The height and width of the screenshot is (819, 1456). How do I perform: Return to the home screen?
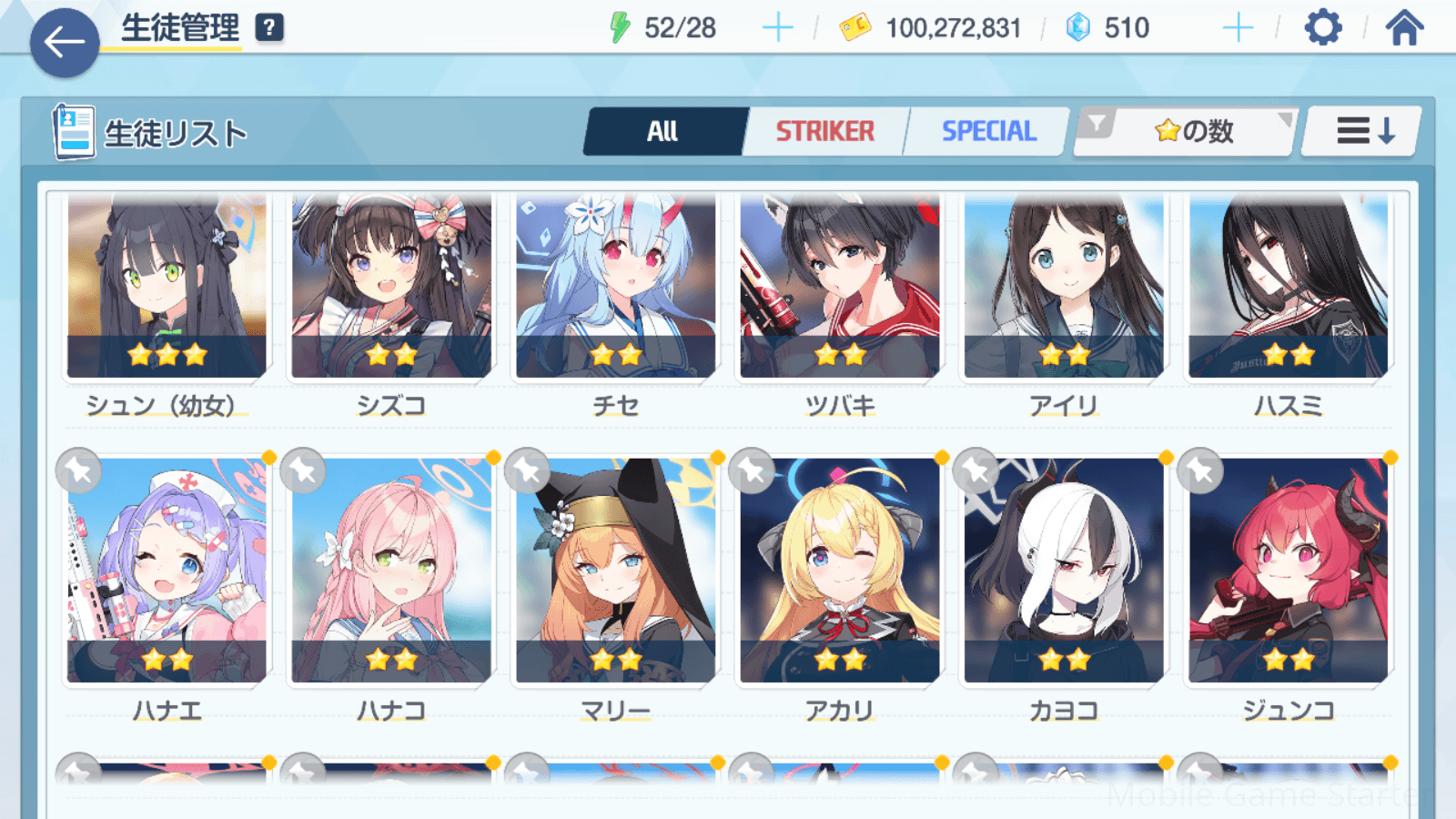click(1404, 28)
